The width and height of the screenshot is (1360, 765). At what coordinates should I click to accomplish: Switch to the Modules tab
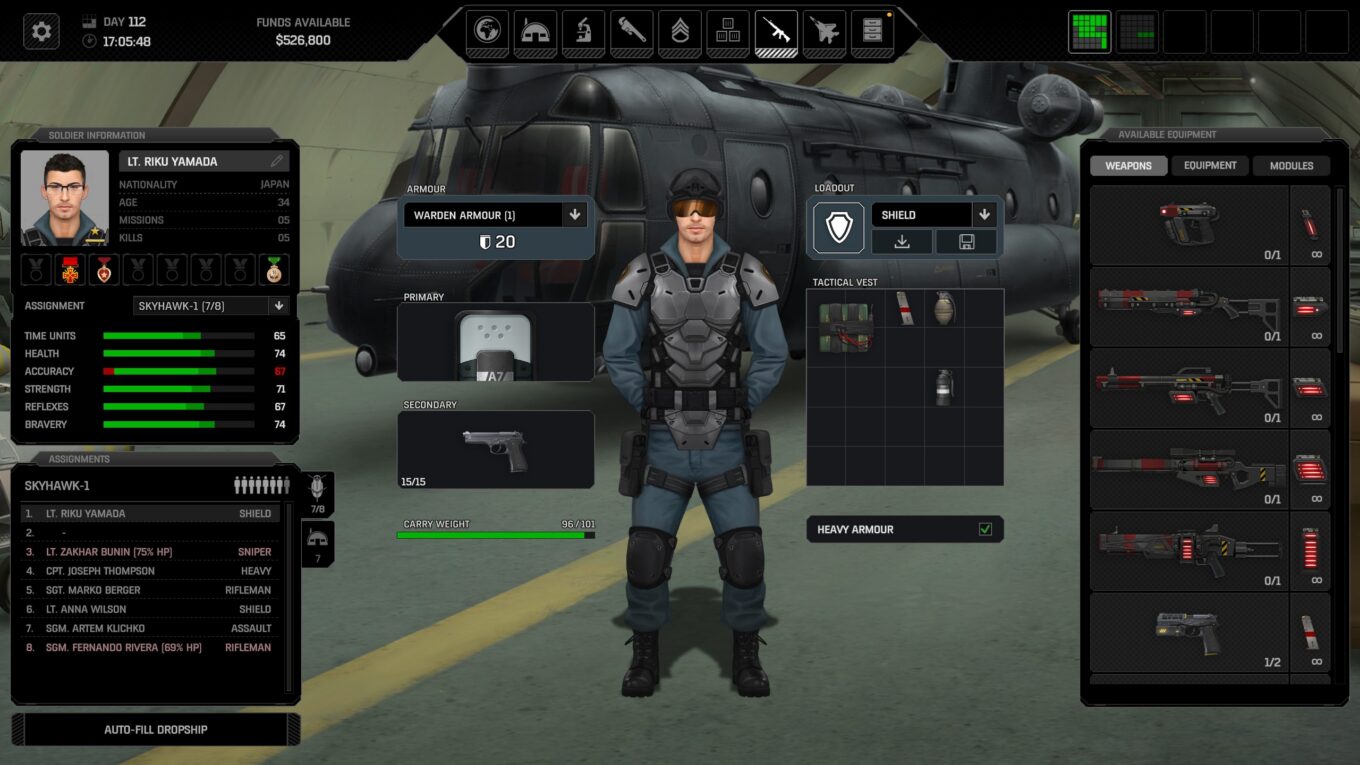coord(1290,165)
